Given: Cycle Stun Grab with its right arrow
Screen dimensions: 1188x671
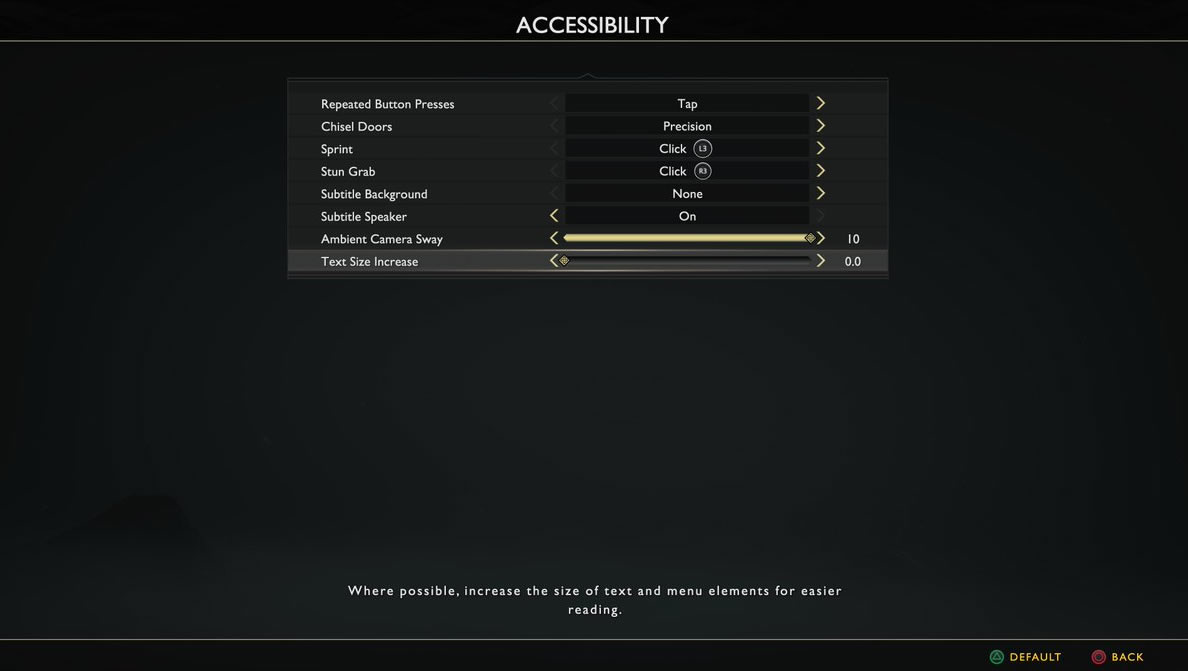Looking at the screenshot, I should [821, 171].
